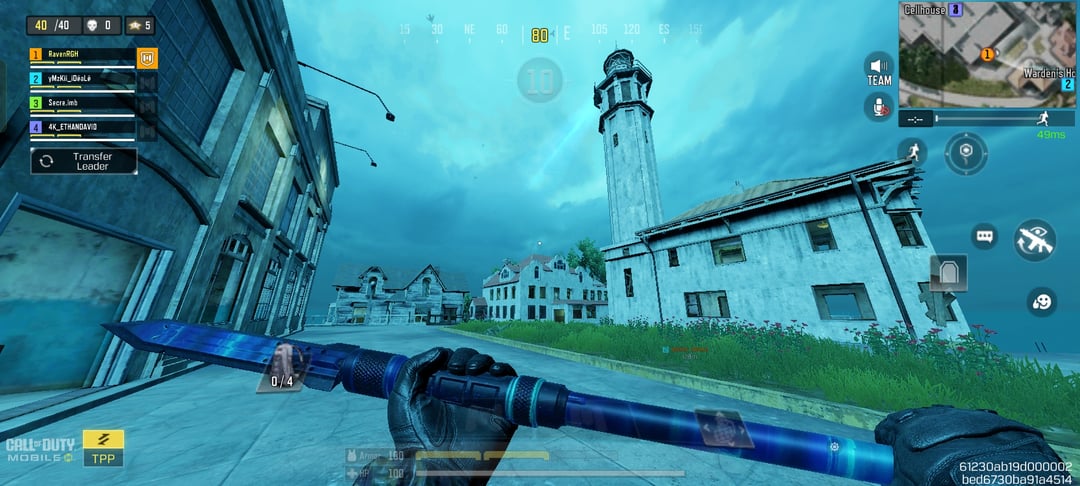Screen dimensions: 1080x486
Task: Toggle the orange squad leader badge icon
Action: [x=147, y=58]
